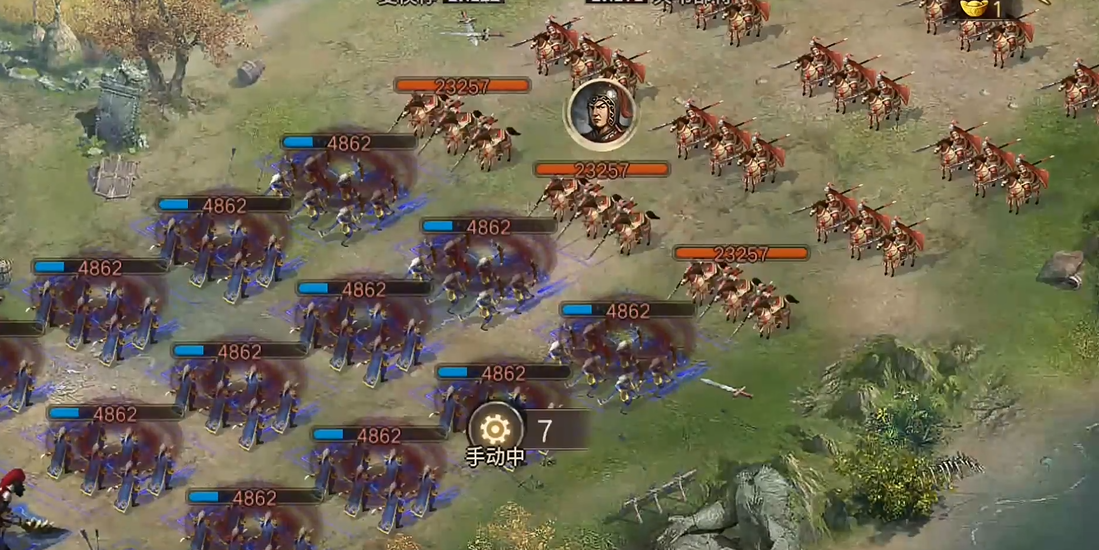Toggle the 手动中 manual-mode gear button
Screen dimensions: 1099x550
495,430
